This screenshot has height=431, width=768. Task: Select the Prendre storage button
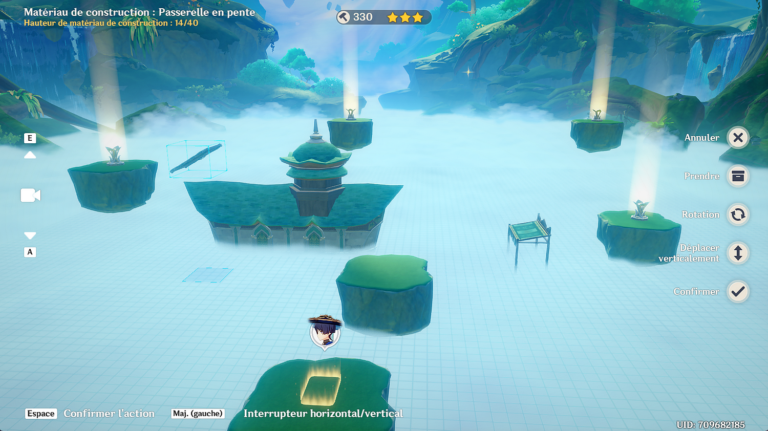tap(738, 176)
